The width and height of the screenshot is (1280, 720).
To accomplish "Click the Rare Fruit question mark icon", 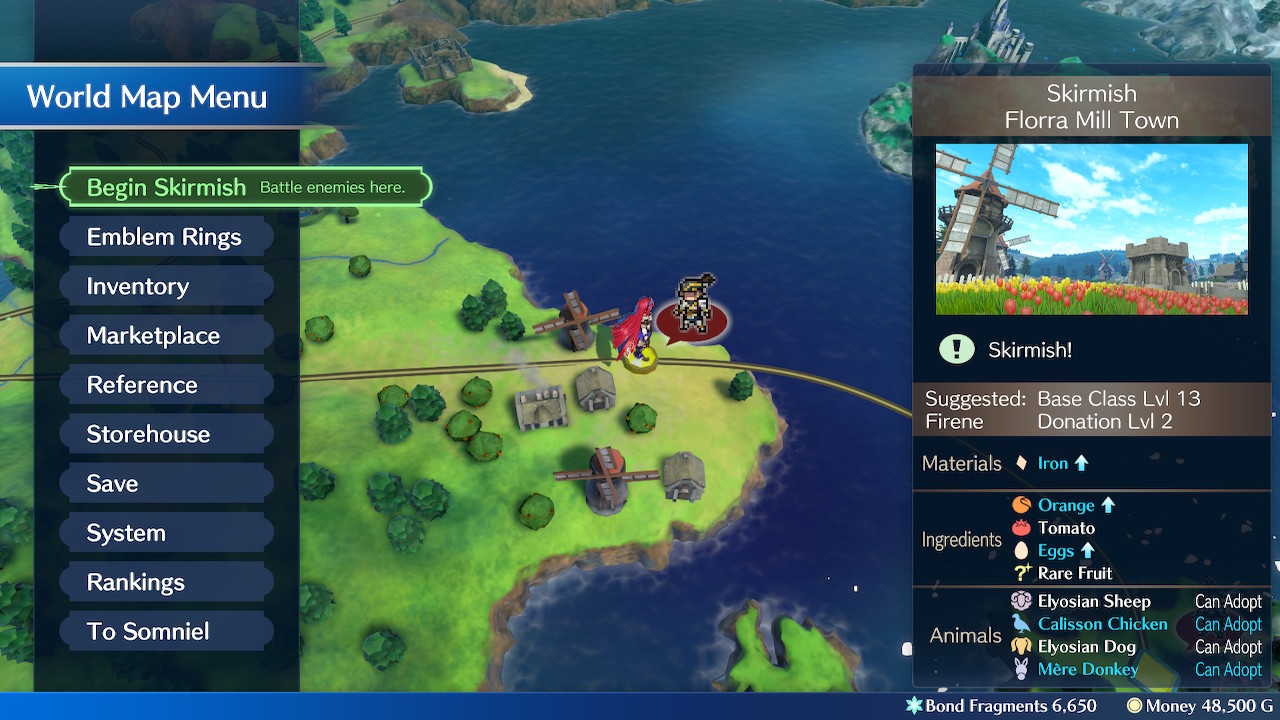I will pos(1023,573).
